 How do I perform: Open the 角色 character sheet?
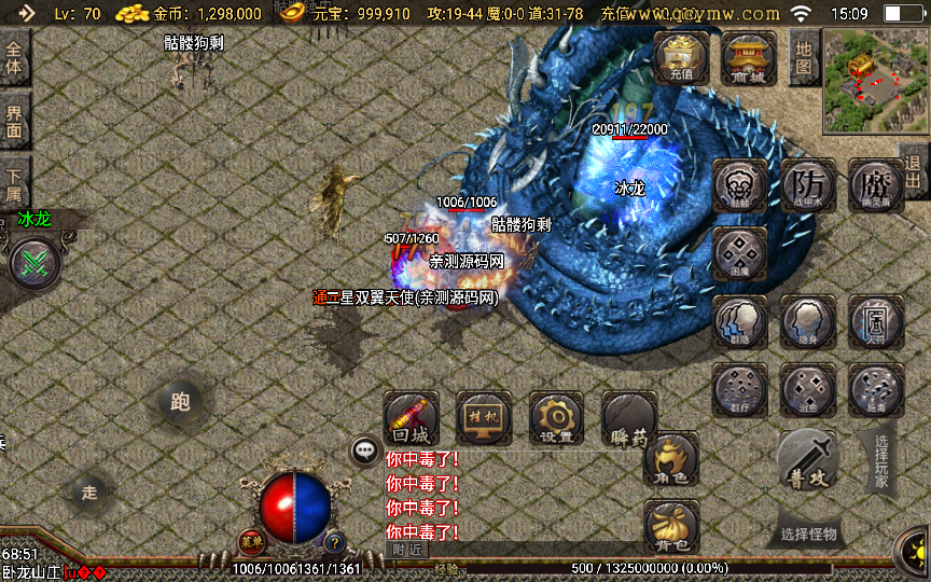click(x=671, y=461)
